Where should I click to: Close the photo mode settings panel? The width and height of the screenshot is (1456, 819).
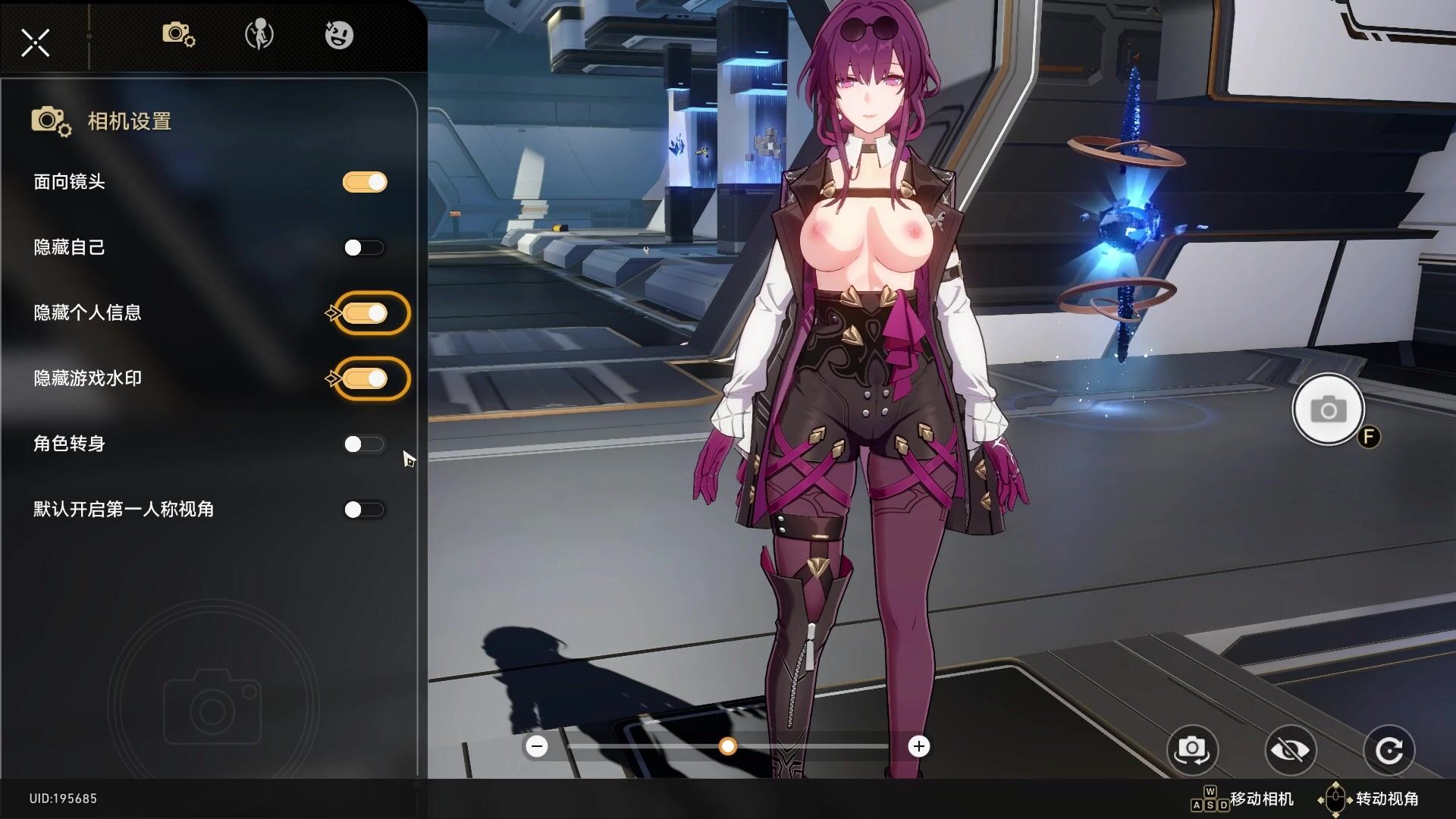coord(35,42)
